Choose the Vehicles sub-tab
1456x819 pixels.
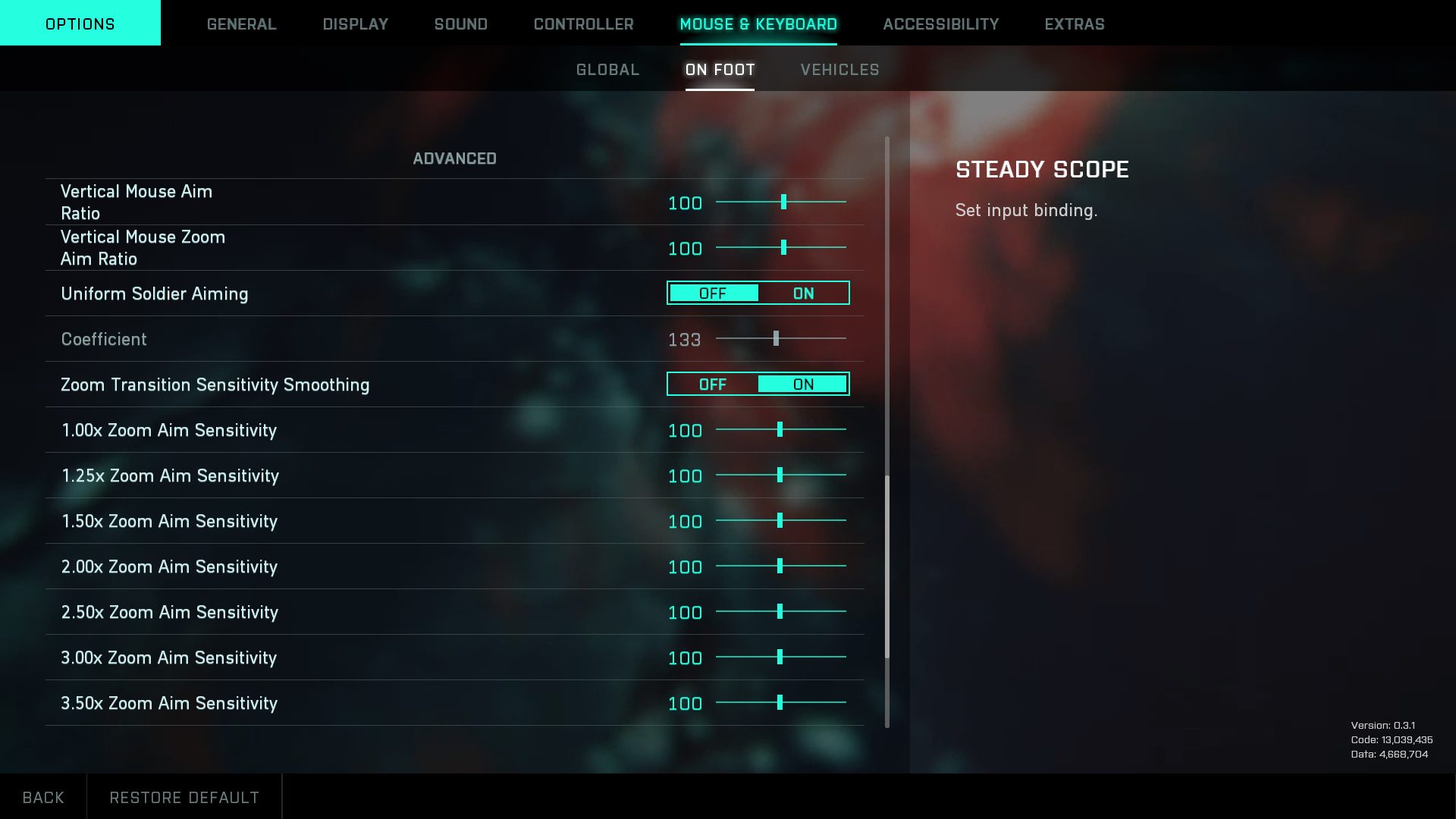coord(839,70)
